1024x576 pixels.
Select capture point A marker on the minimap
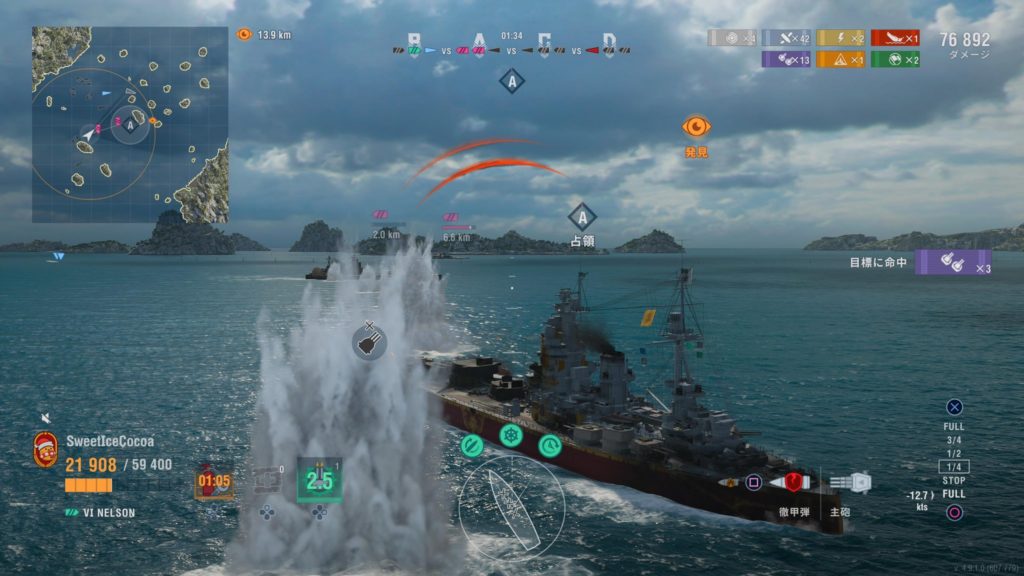(x=130, y=124)
